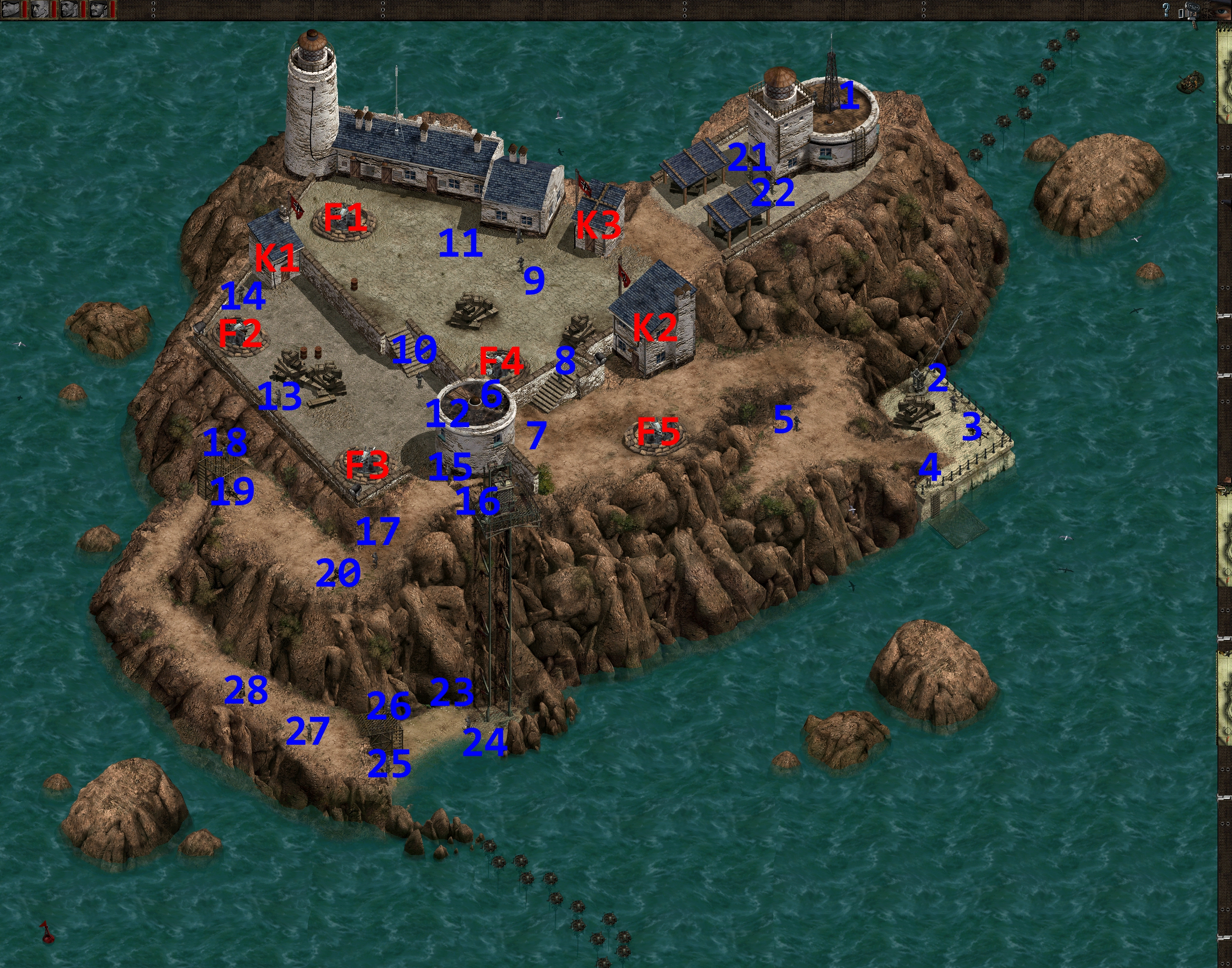
Task: Choose the third commando portrait with stubble
Action: pyautogui.click(x=70, y=9)
